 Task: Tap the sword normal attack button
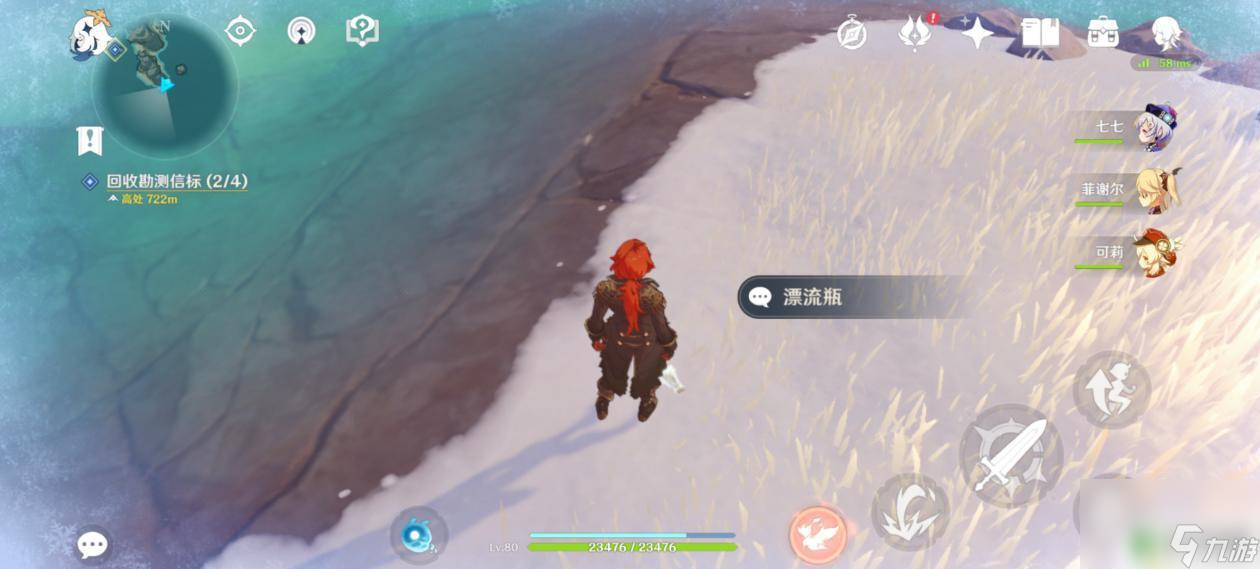click(x=1010, y=455)
